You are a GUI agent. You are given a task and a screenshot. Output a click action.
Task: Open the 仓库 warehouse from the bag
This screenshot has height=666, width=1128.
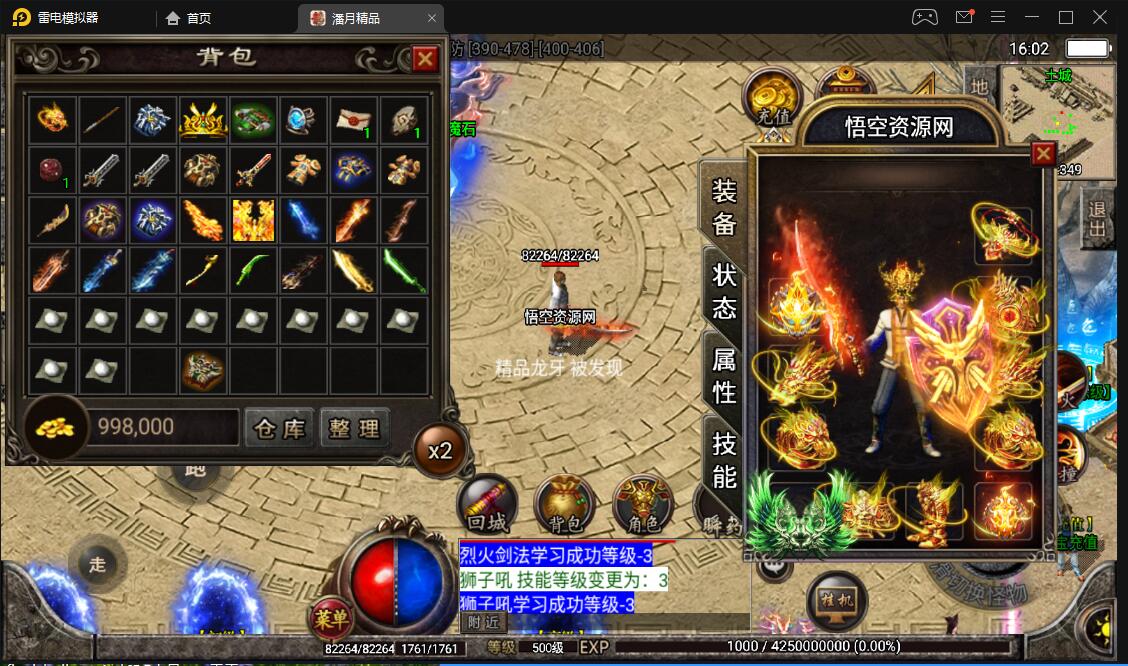(279, 428)
